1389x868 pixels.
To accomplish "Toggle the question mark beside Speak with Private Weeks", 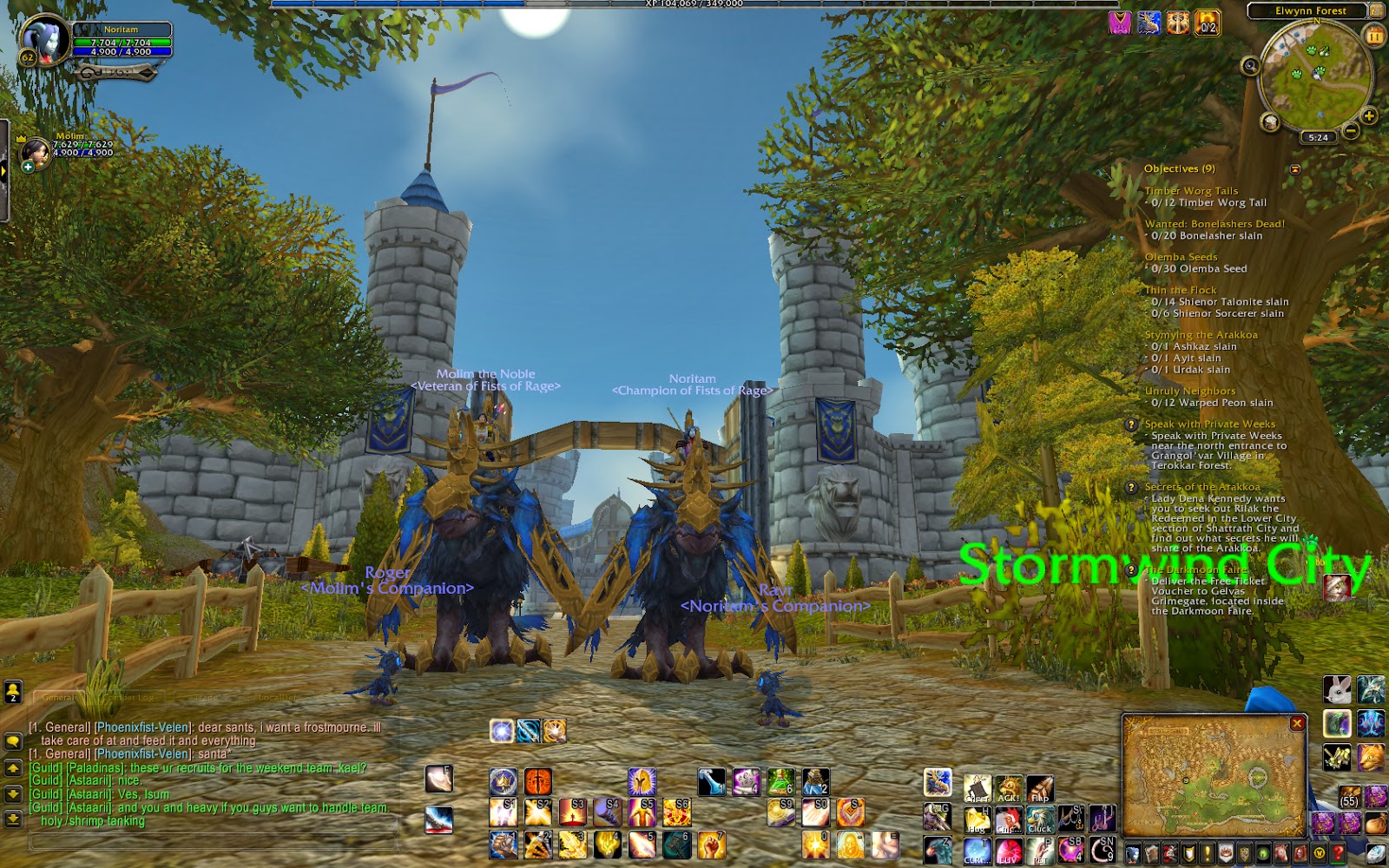I will click(1130, 425).
